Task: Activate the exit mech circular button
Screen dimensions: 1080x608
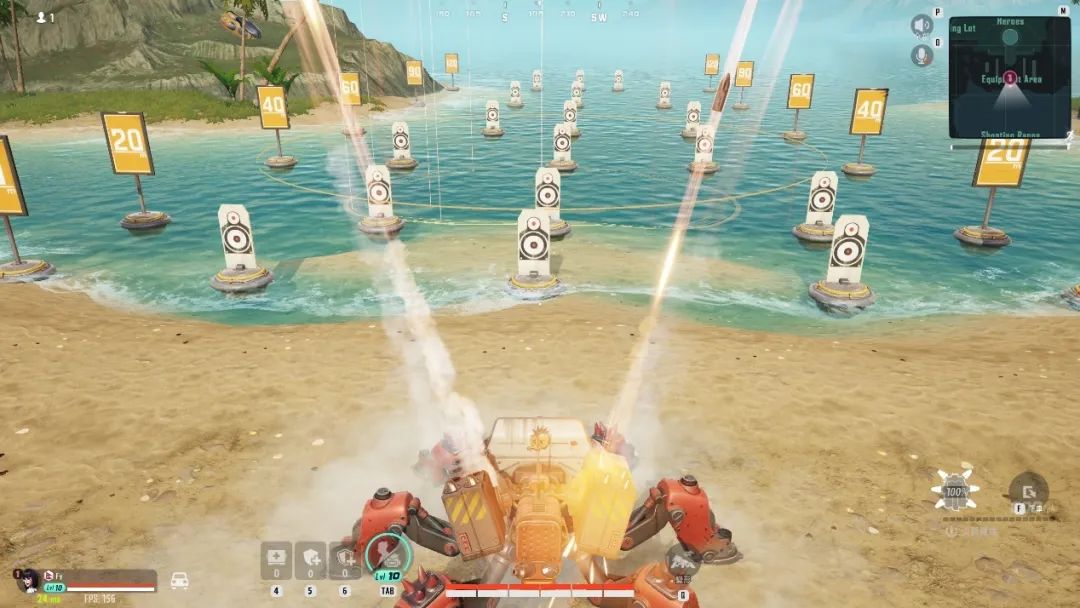Action: pos(1027,491)
